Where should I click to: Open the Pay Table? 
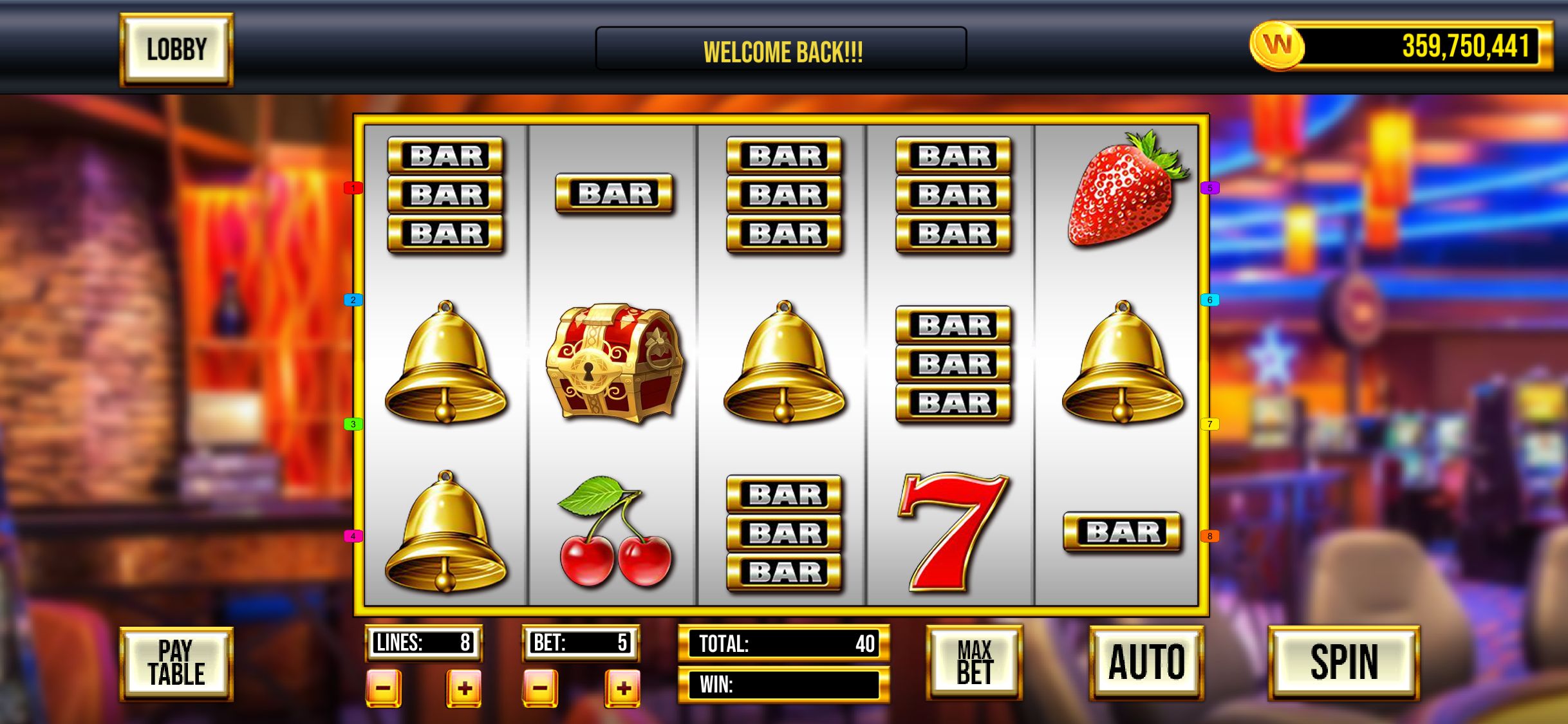coord(176,664)
